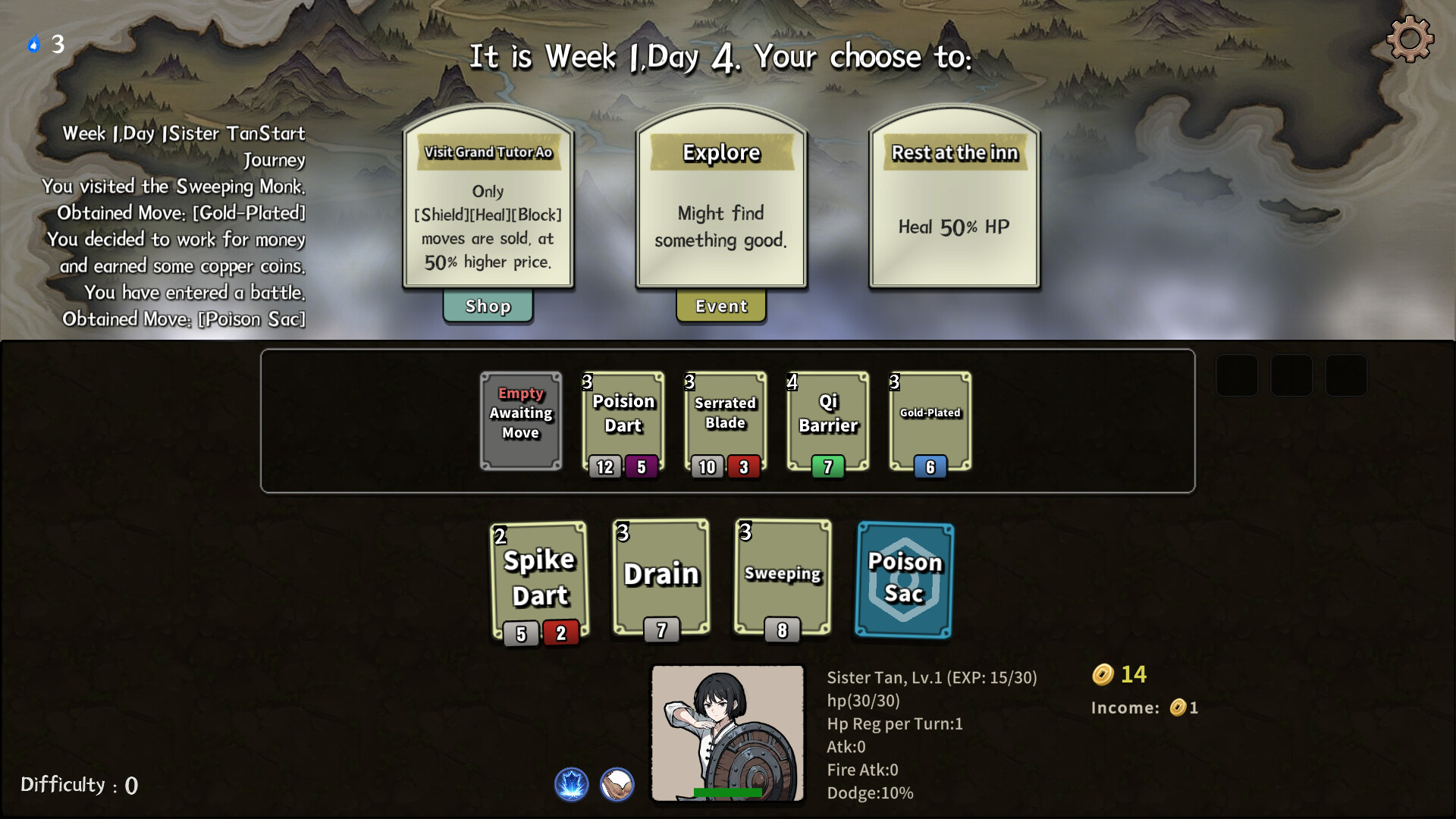Screen dimensions: 1456x819
Task: Click the handshake skill icon
Action: (617, 784)
